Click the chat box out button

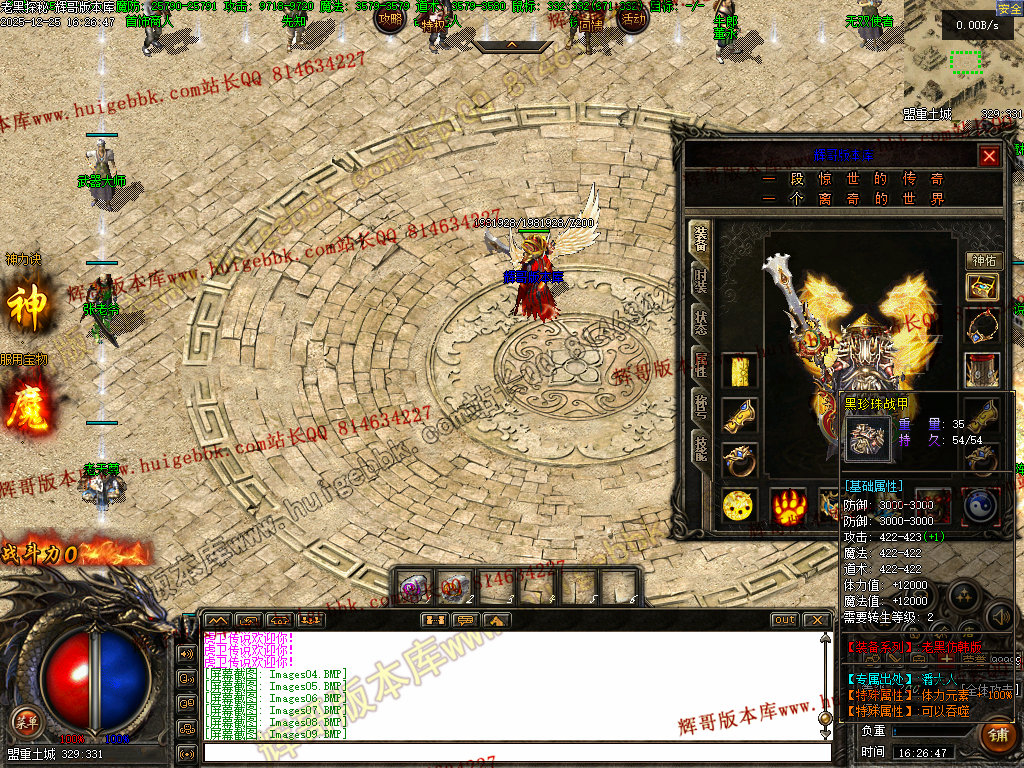[x=785, y=620]
